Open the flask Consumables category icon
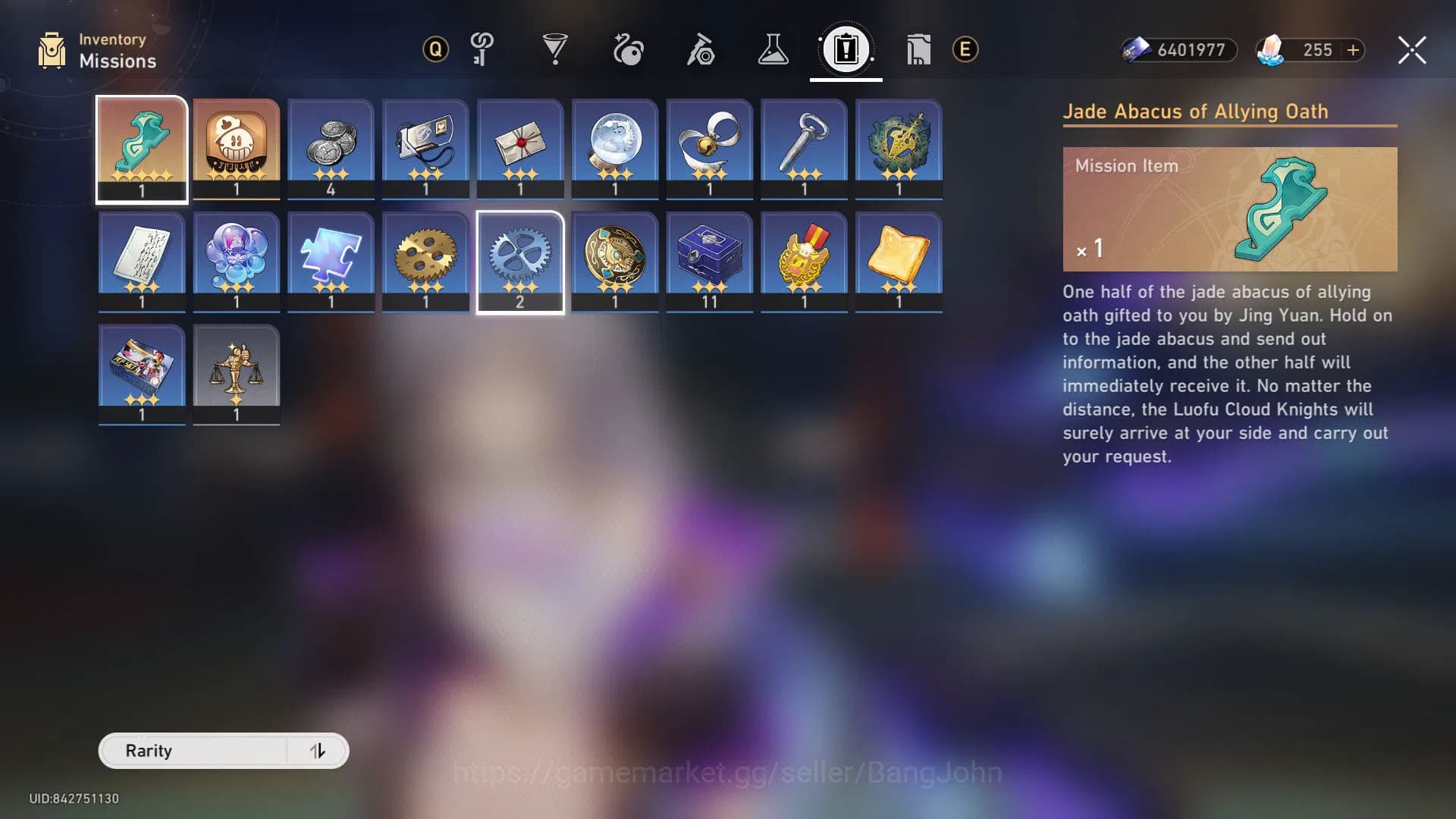Image resolution: width=1456 pixels, height=819 pixels. [x=774, y=49]
